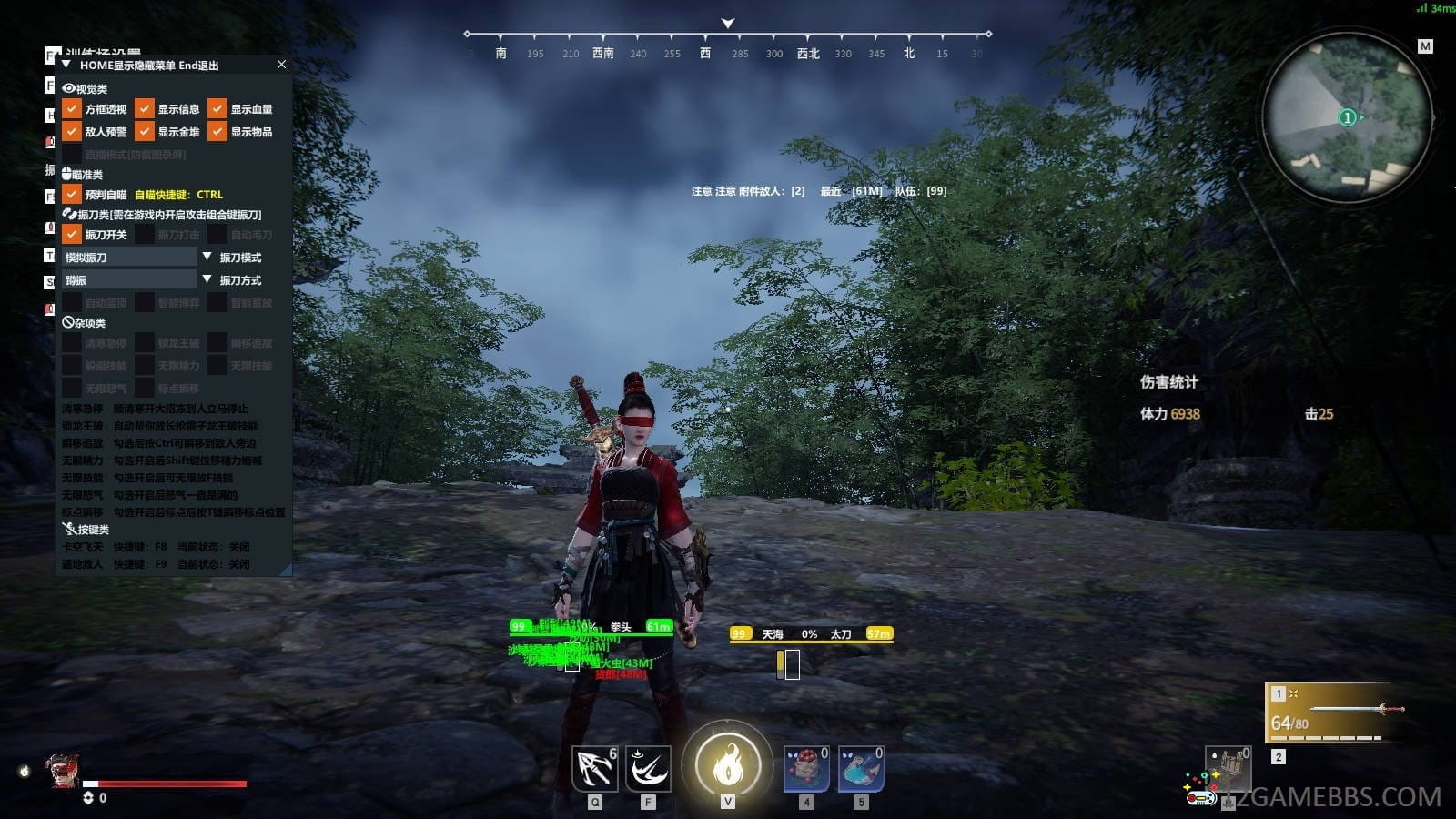1456x819 pixels.
Task: Turn off the 振刀开关 checkbox
Action: [x=72, y=234]
